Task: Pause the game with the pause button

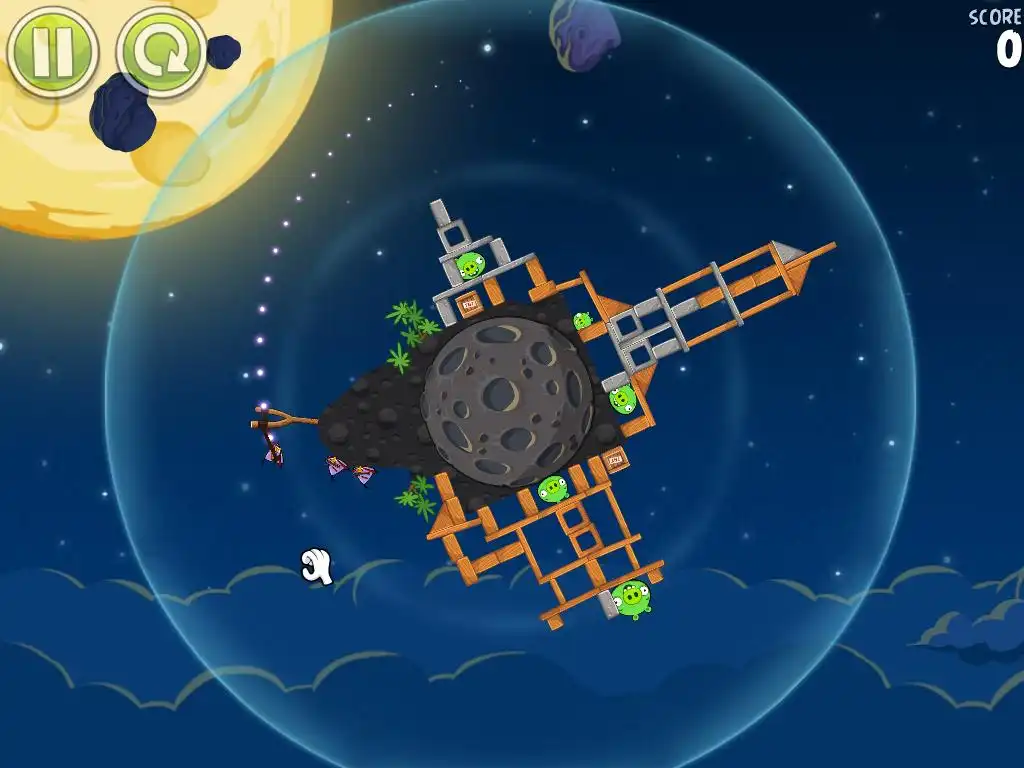Action: coord(52,51)
